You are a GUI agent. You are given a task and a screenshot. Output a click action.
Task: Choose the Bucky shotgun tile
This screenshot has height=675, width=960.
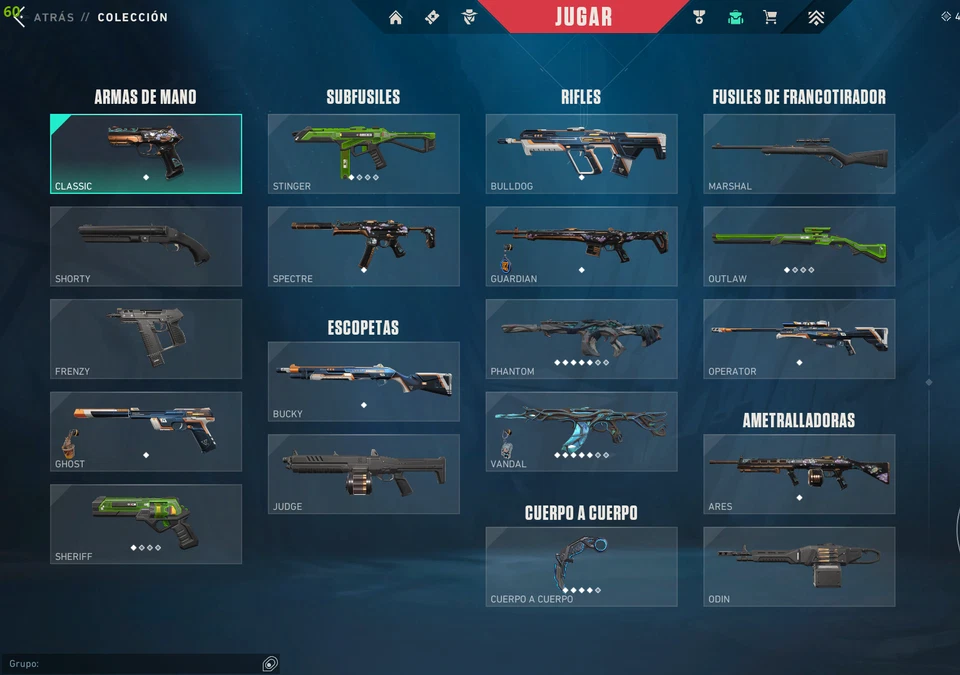(363, 381)
